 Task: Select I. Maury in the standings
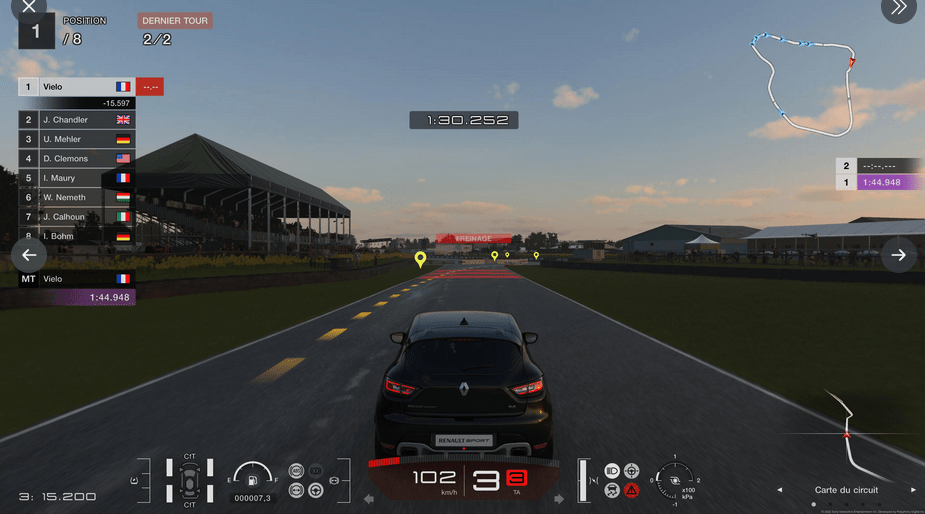[76, 178]
